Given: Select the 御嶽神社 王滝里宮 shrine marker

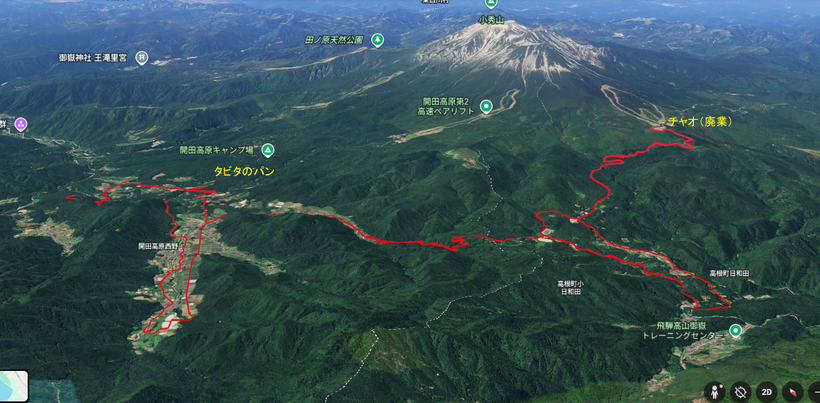Looking at the screenshot, I should click(x=142, y=58).
